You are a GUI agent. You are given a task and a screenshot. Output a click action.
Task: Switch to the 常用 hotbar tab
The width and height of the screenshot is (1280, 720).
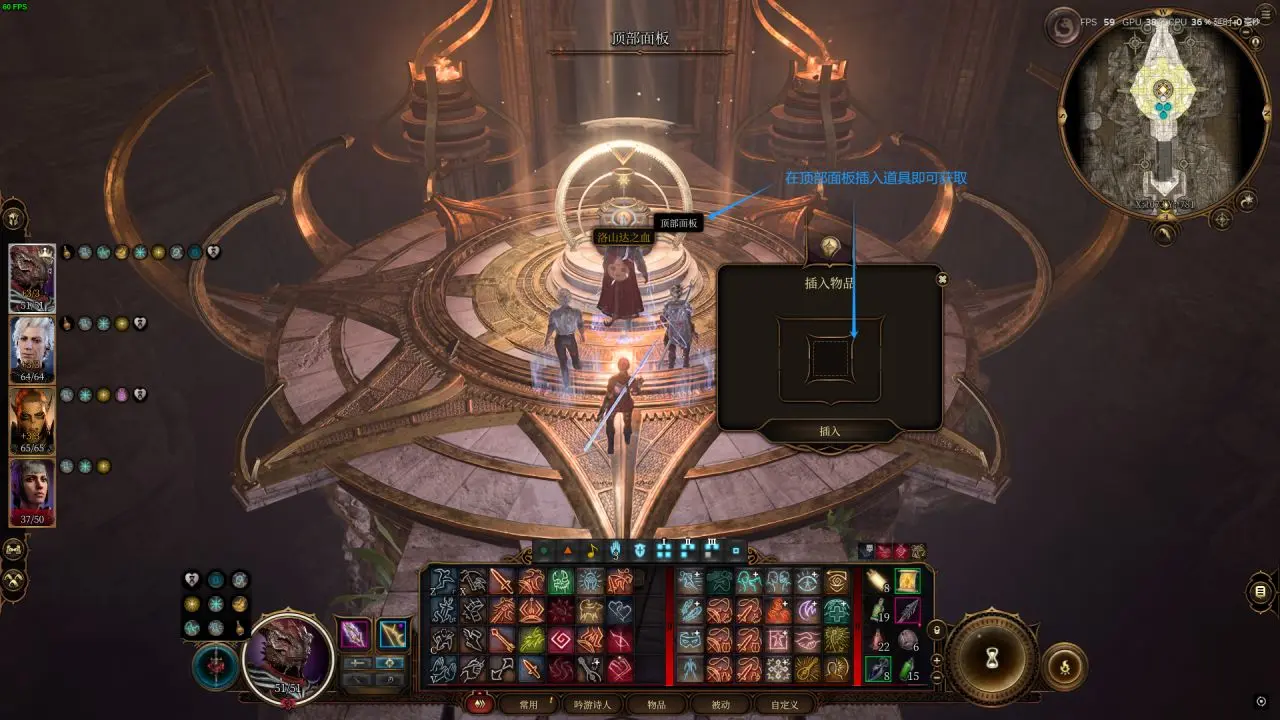coord(527,704)
